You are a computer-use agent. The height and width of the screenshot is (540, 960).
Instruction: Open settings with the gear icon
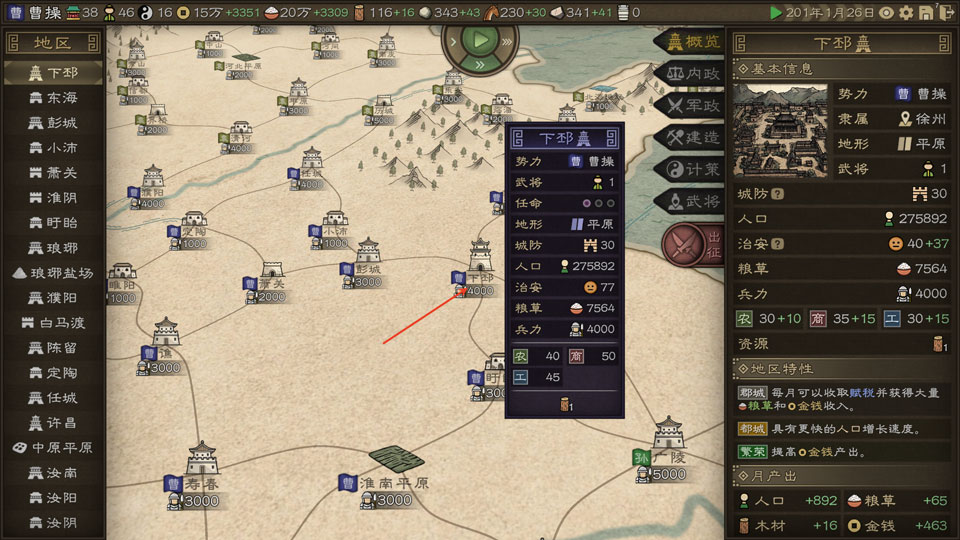(x=906, y=13)
